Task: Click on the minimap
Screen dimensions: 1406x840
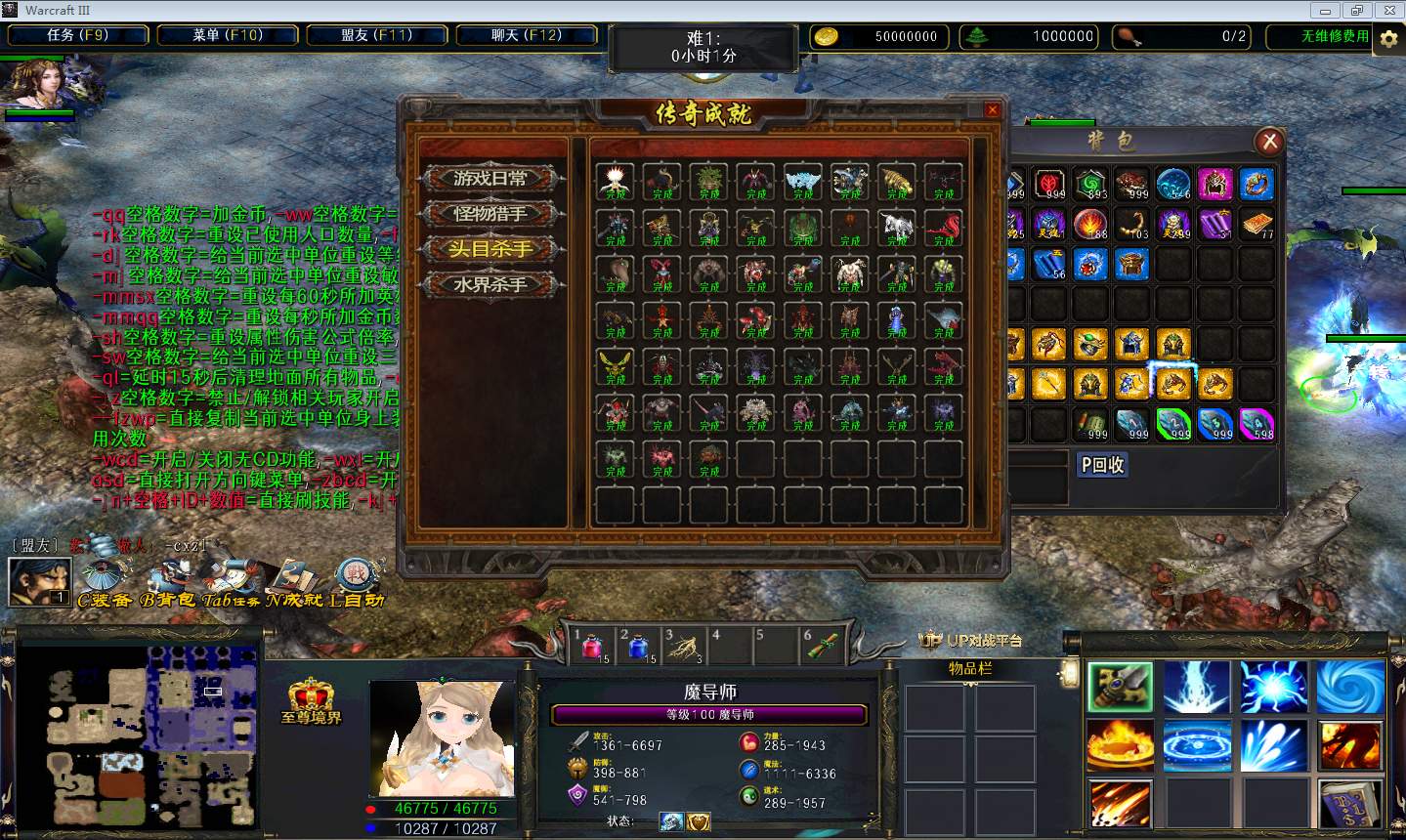Action: click(138, 735)
